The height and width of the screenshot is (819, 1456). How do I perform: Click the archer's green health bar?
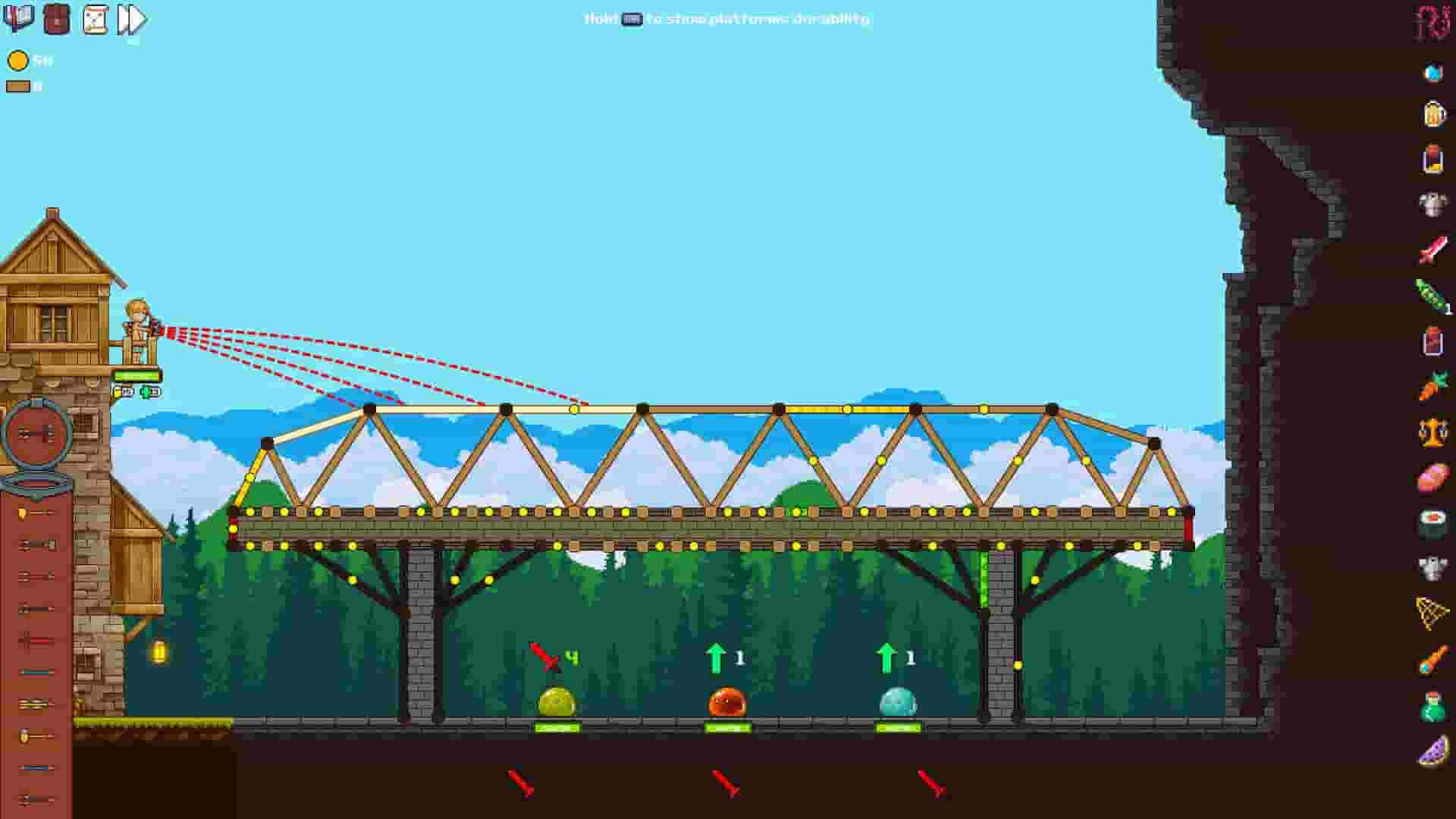tap(139, 375)
